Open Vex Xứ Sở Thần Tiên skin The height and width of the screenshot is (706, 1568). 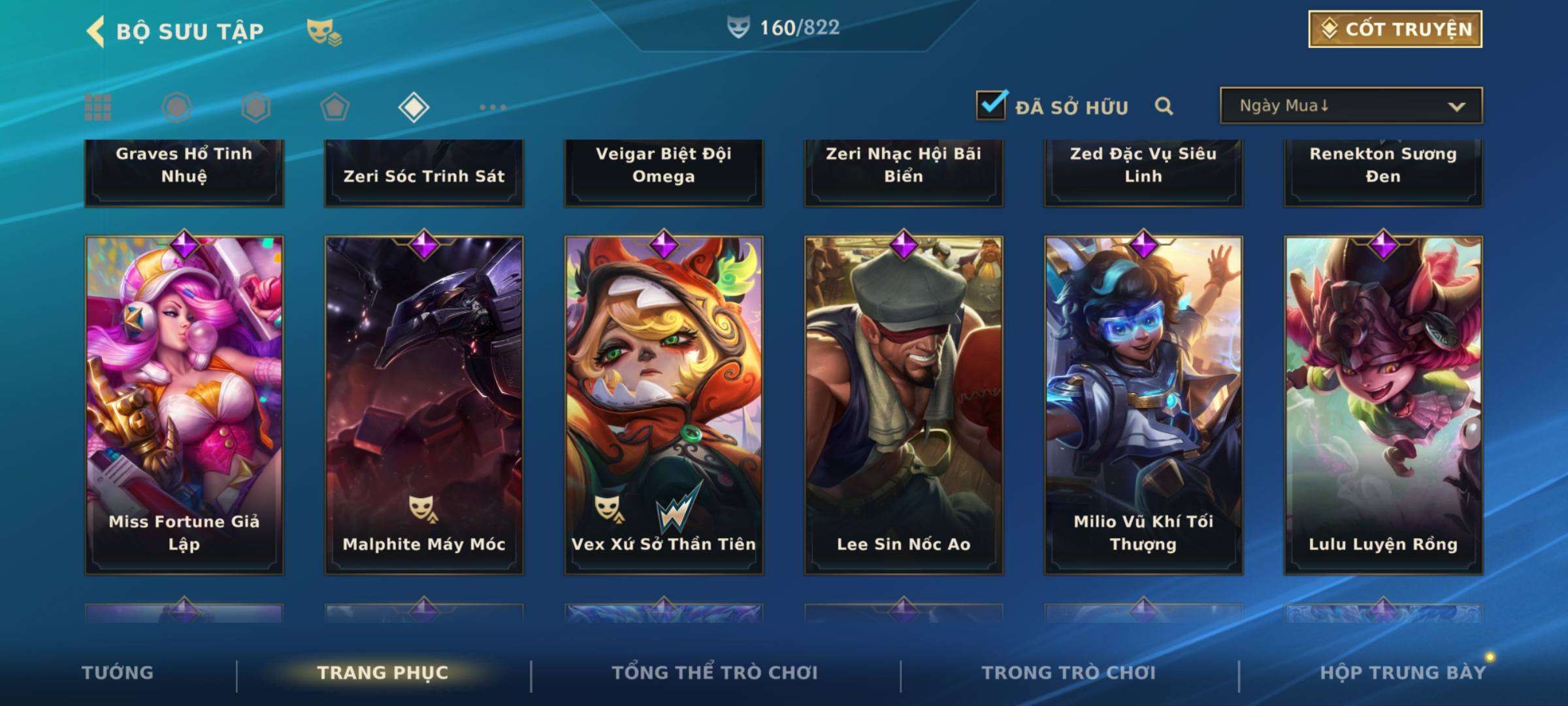(x=664, y=405)
